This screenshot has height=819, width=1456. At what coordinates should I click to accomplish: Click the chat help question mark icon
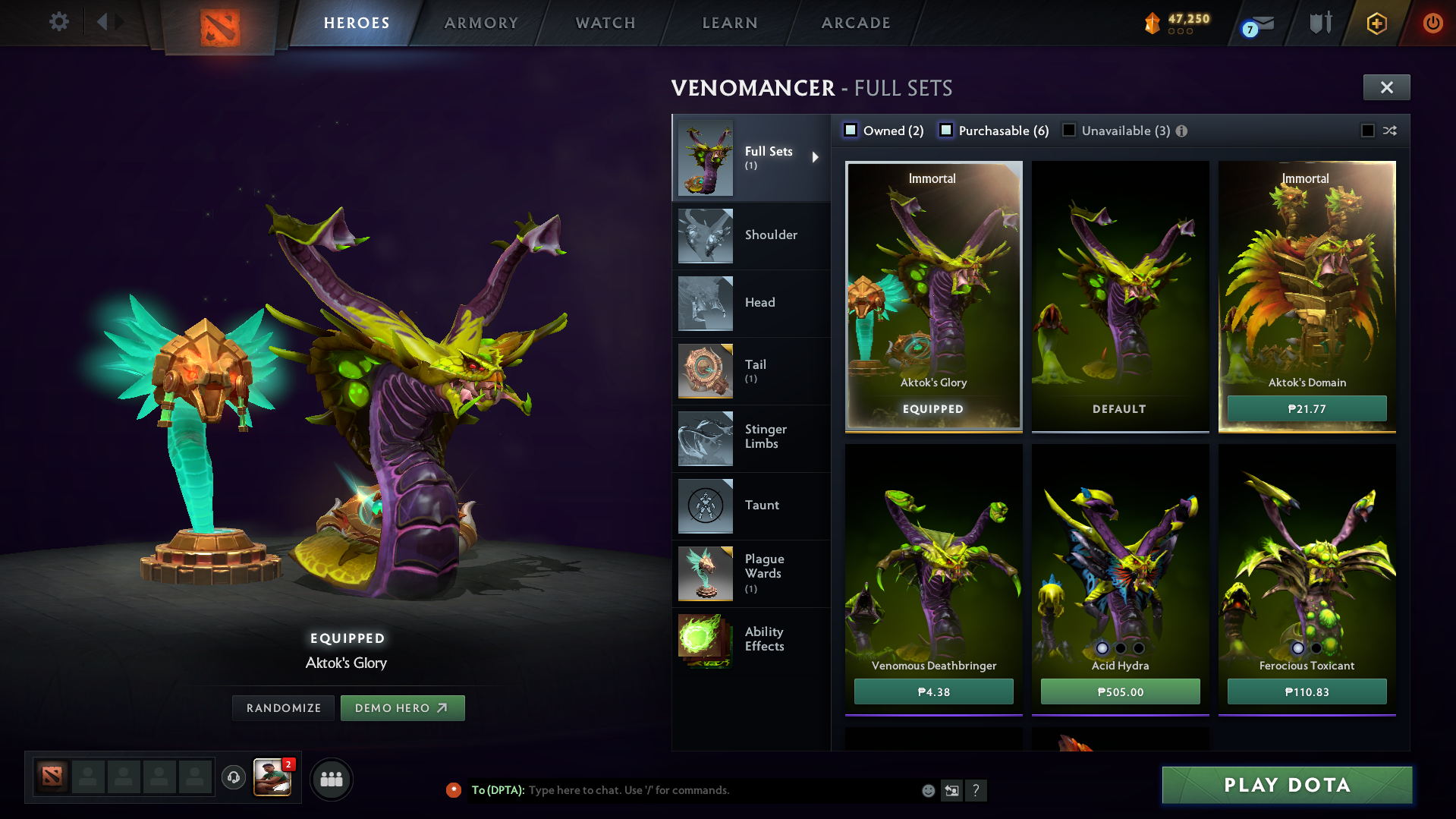(976, 790)
